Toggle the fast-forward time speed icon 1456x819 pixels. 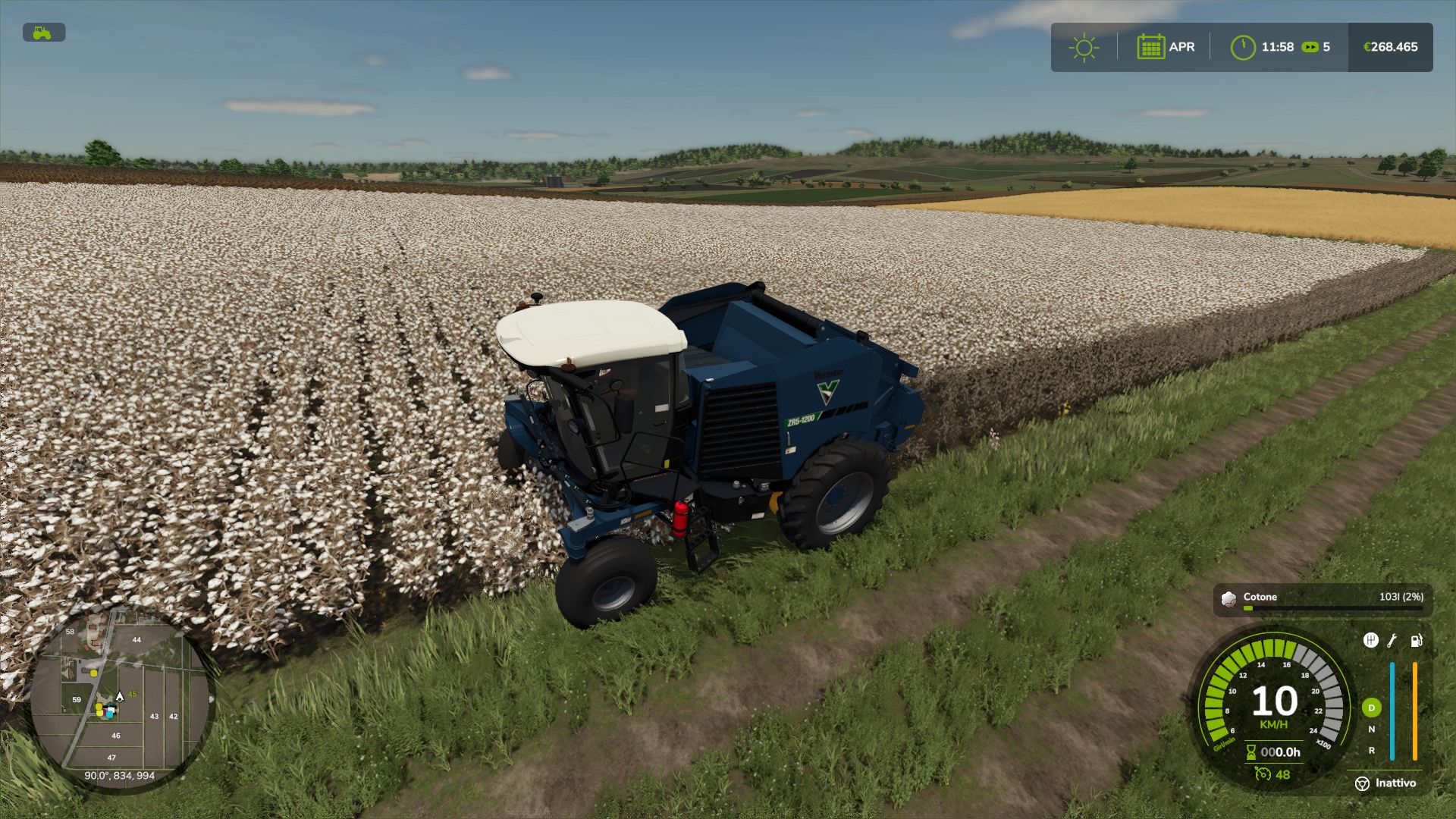pyautogui.click(x=1310, y=47)
